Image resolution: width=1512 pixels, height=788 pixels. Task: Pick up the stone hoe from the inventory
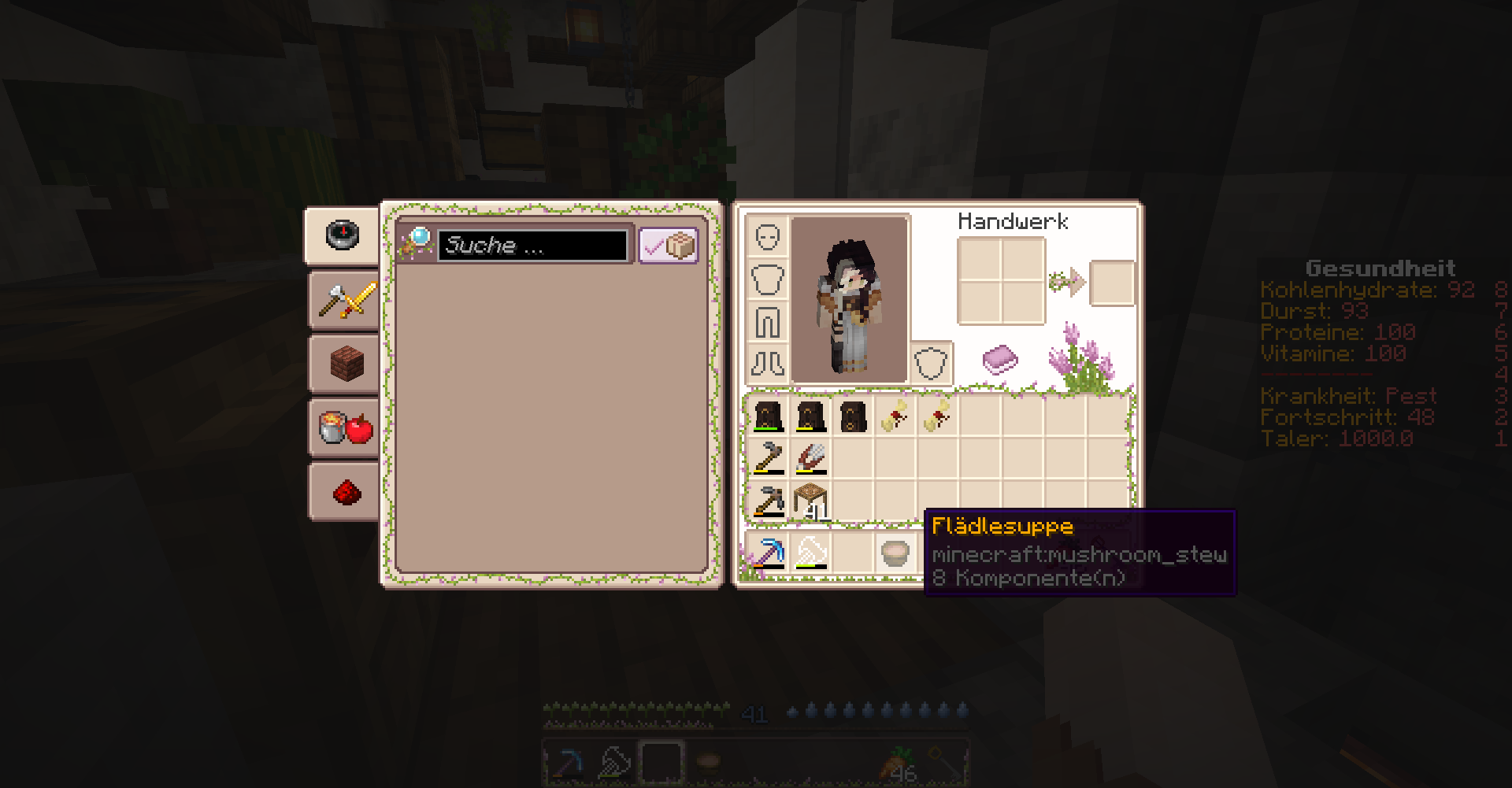point(768,458)
